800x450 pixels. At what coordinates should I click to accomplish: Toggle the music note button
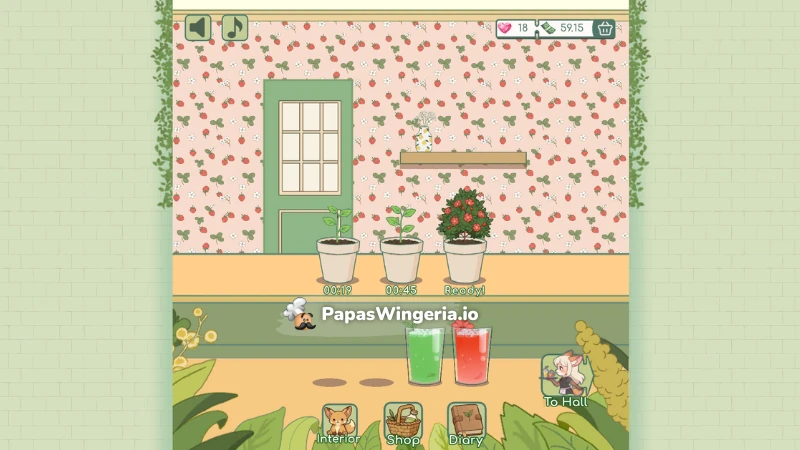234,27
